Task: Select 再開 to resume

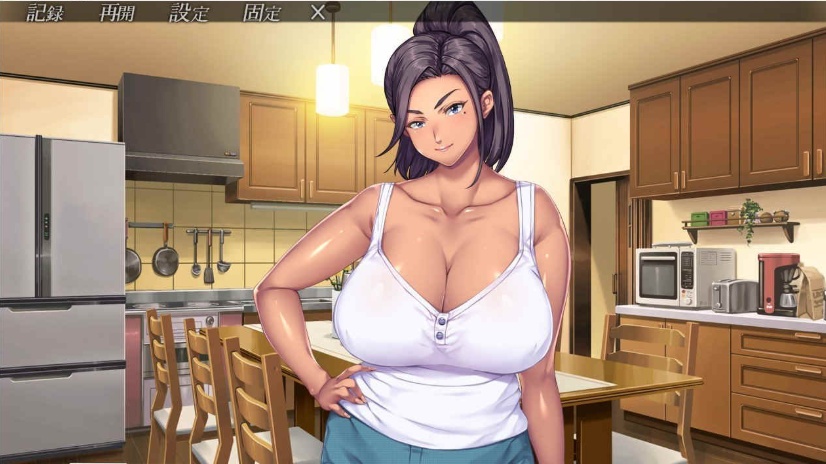Action: coord(118,13)
